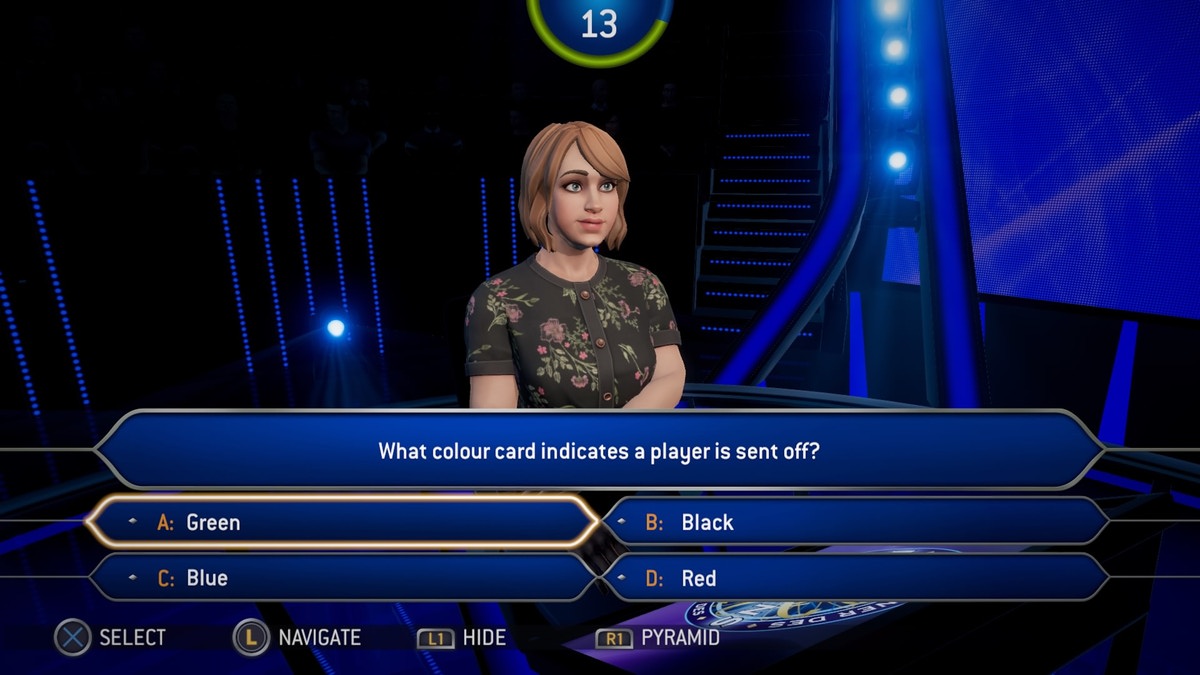
Task: Lock in answer D: Red
Action: click(855, 578)
